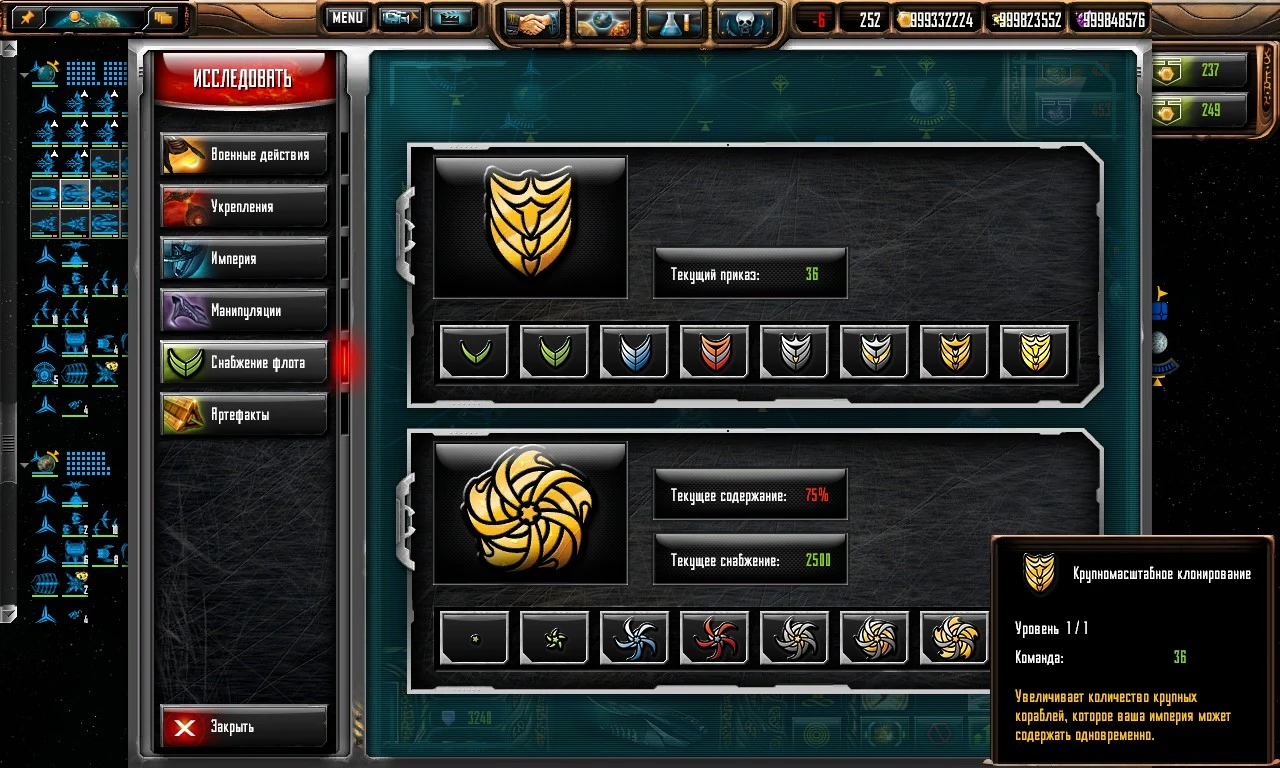Click the planets icon in the top toolbar
This screenshot has width=1280, height=768.
coord(603,20)
